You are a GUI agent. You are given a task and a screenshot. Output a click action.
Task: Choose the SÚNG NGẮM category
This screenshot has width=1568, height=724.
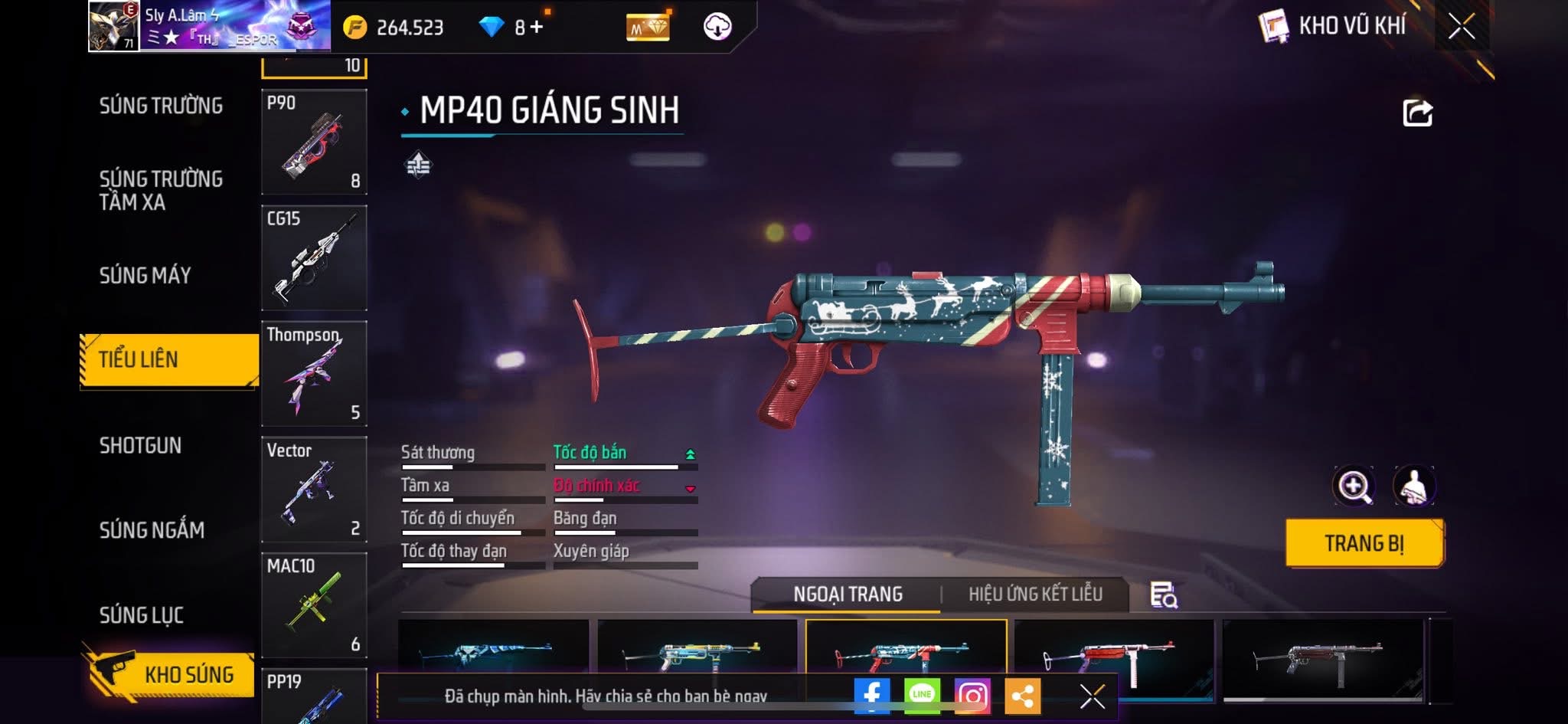point(152,529)
